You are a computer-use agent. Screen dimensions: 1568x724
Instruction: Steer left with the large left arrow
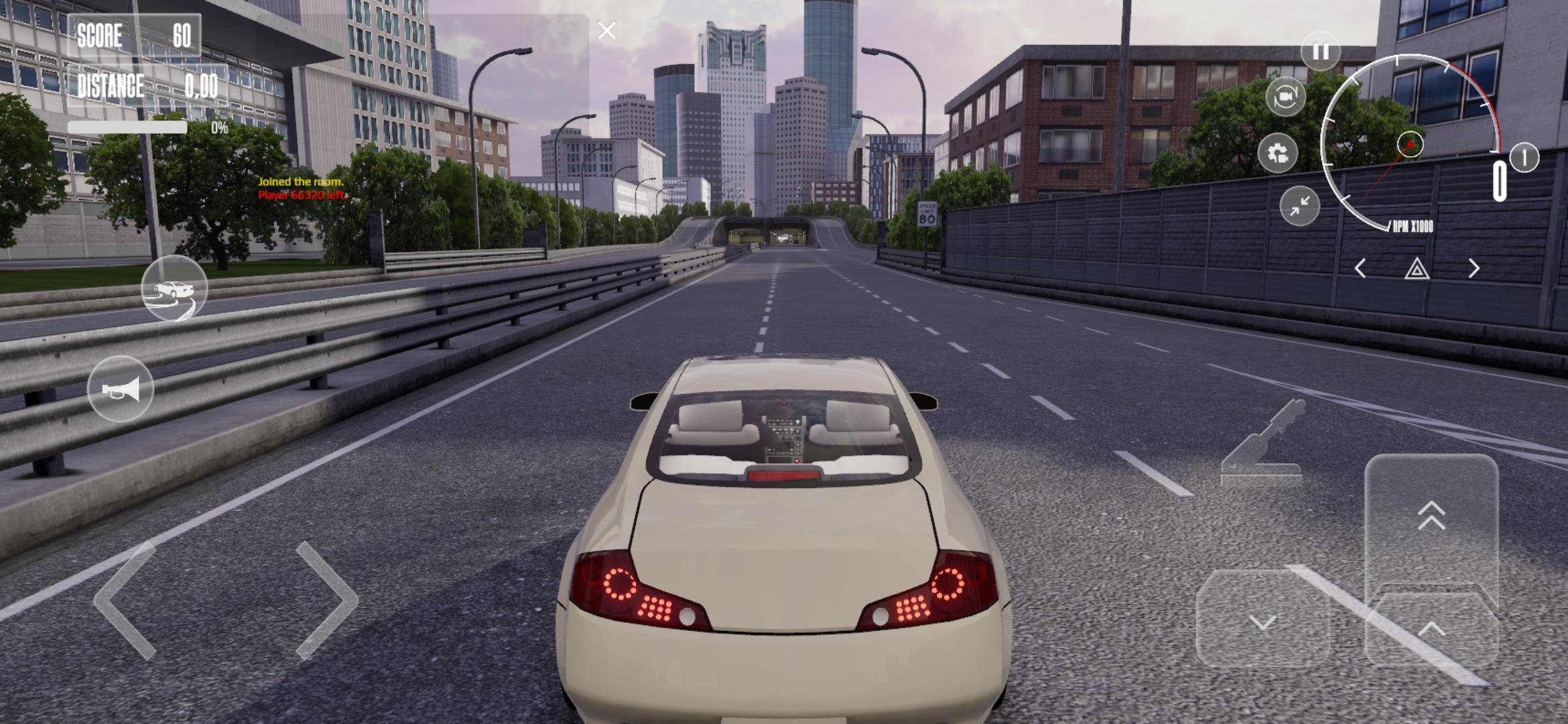point(127,601)
